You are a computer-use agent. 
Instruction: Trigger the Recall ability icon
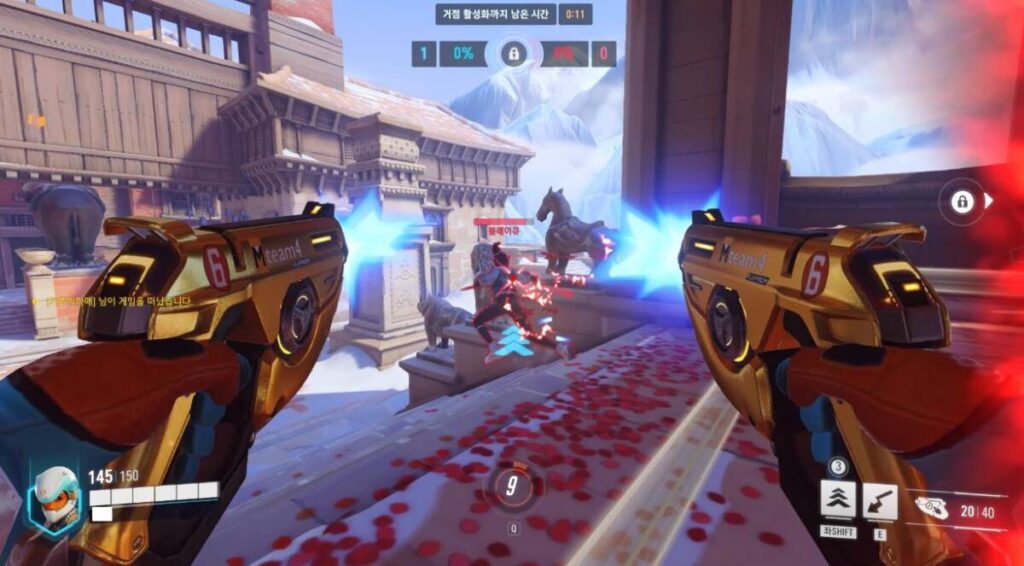[880, 499]
